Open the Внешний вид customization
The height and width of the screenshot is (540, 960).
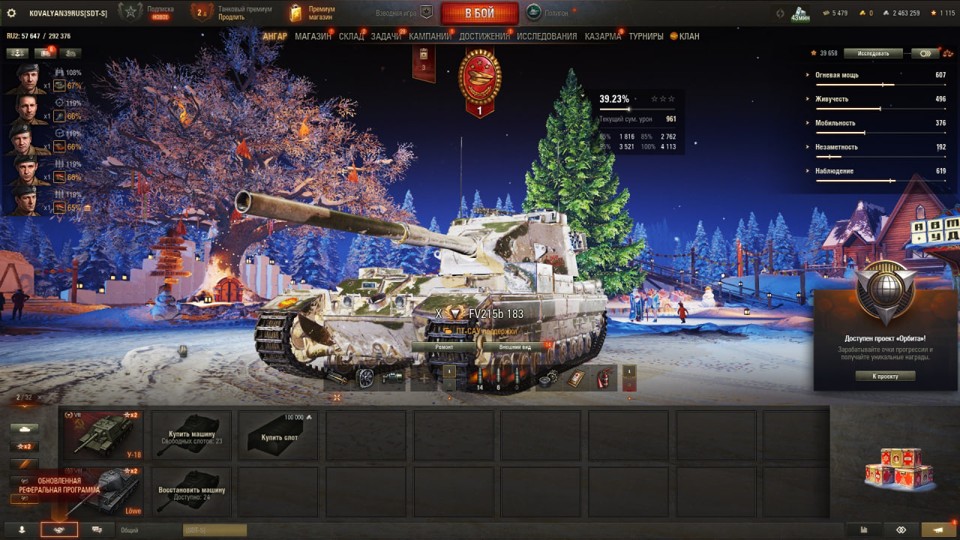click(514, 346)
